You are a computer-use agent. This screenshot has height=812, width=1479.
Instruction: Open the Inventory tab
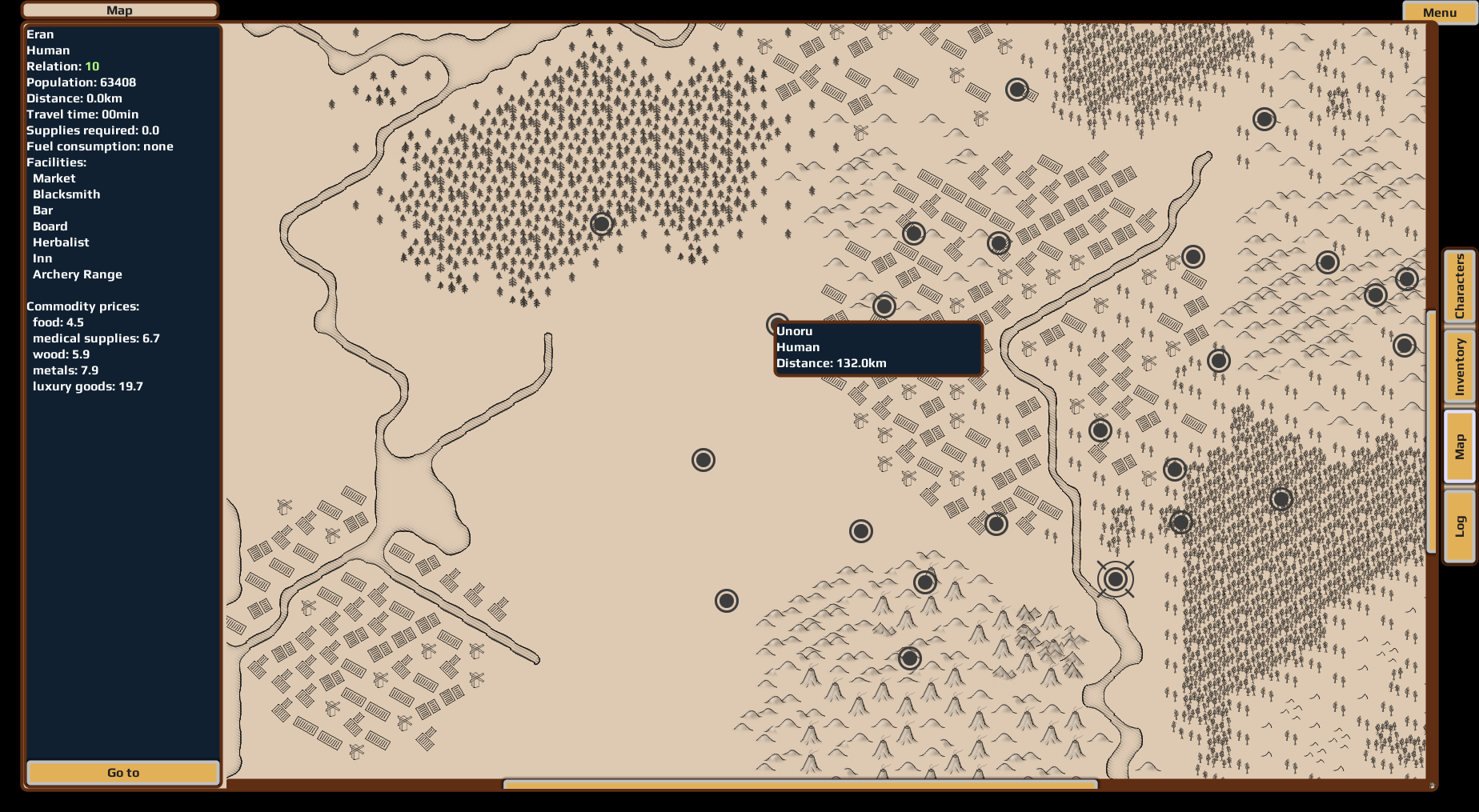pyautogui.click(x=1459, y=366)
